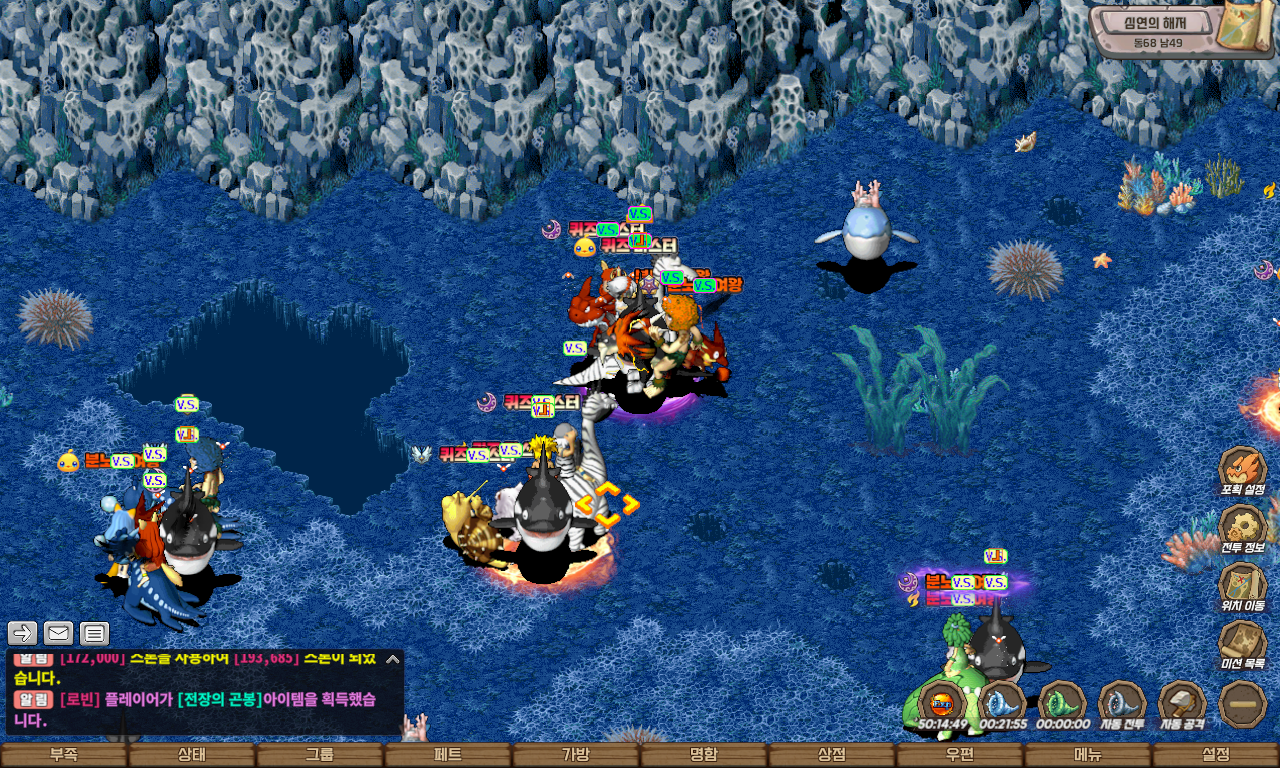This screenshot has height=768, width=1280.
Task: Open the 그룹 (group) menu
Action: click(x=320, y=755)
